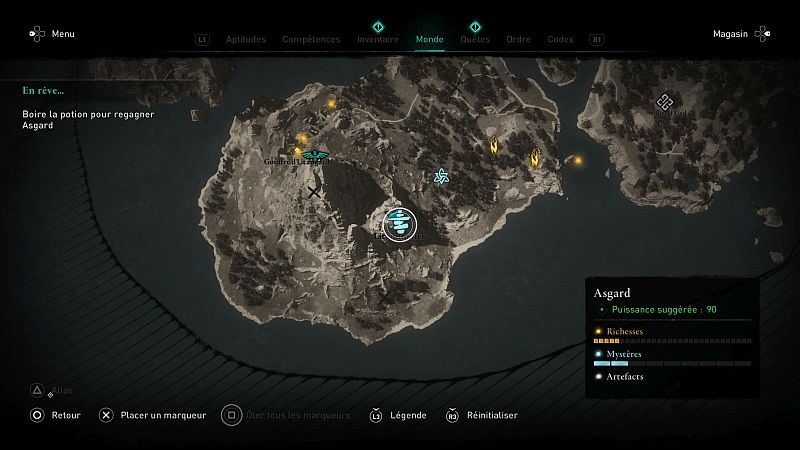Viewport: 800px width, 450px height.
Task: Show the map Légende
Action: click(399, 415)
